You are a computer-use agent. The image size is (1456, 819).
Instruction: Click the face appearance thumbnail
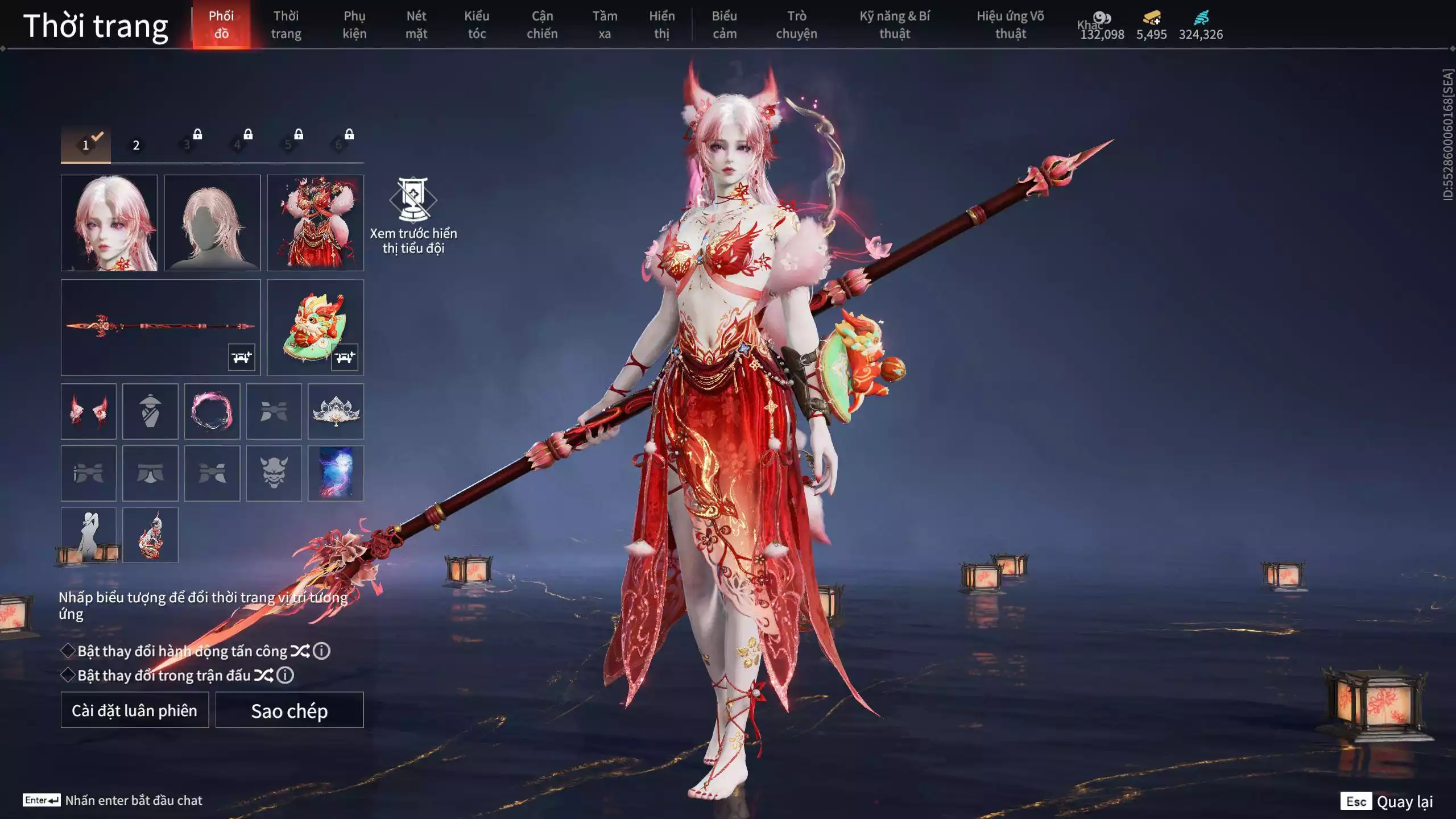pos(109,222)
